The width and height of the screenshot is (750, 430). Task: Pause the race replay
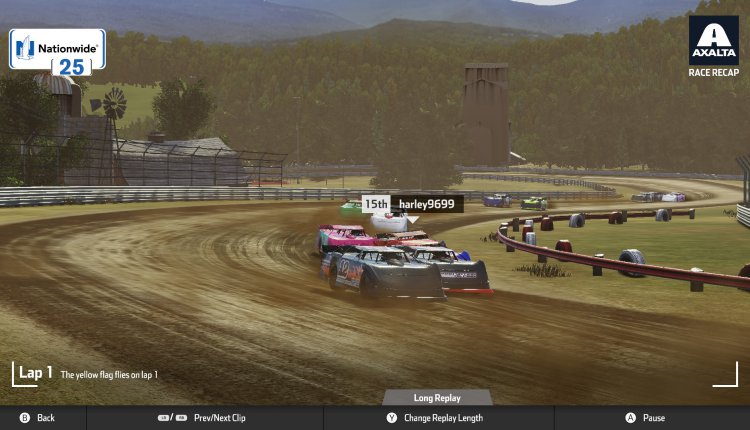(645, 418)
